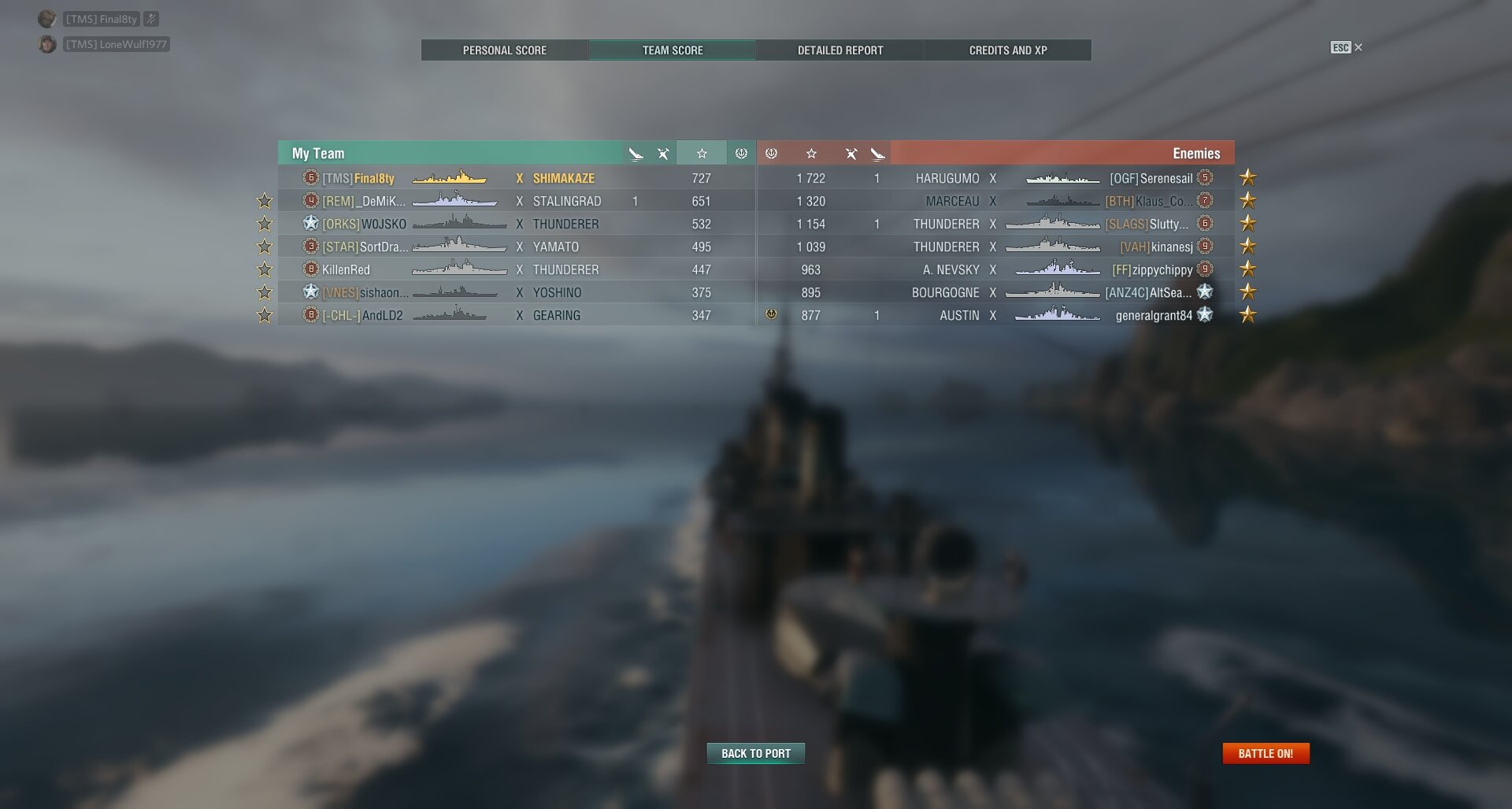Image resolution: width=1512 pixels, height=809 pixels.
Task: Pick the SortDra Yamato player row
Action: [x=516, y=247]
